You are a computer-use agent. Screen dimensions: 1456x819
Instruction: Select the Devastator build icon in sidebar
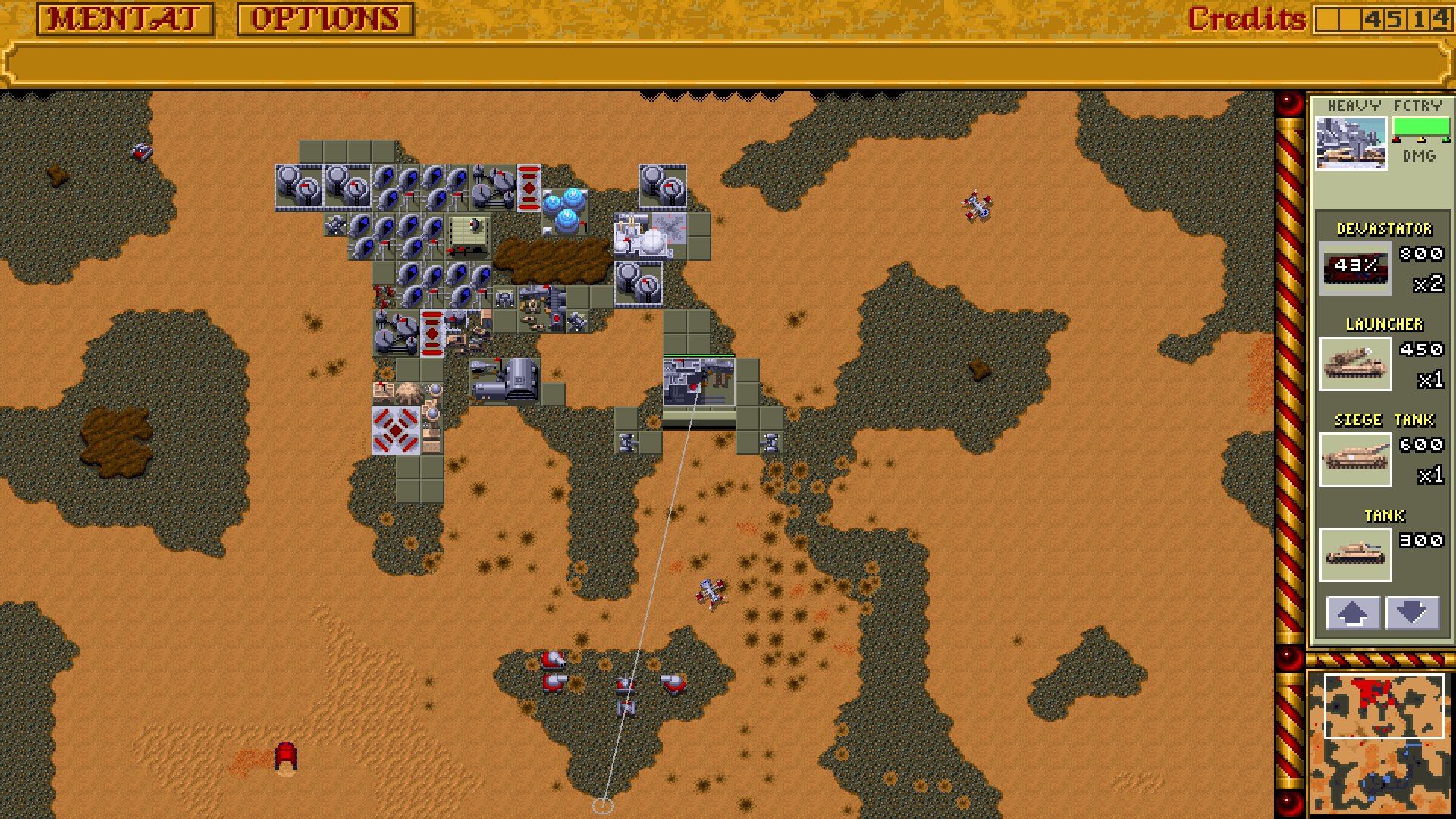(x=1357, y=269)
